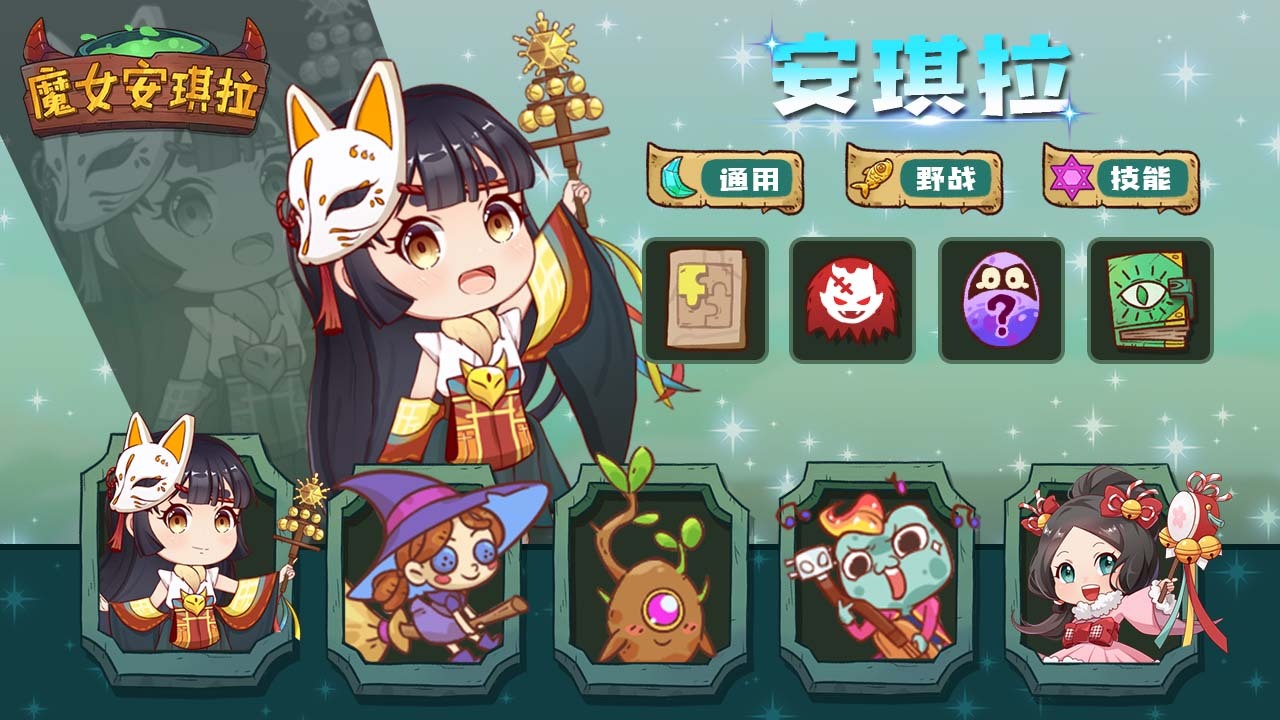Click the purple star icon beside 技能
Screen dimensions: 1280x720
pyautogui.click(x=1072, y=176)
